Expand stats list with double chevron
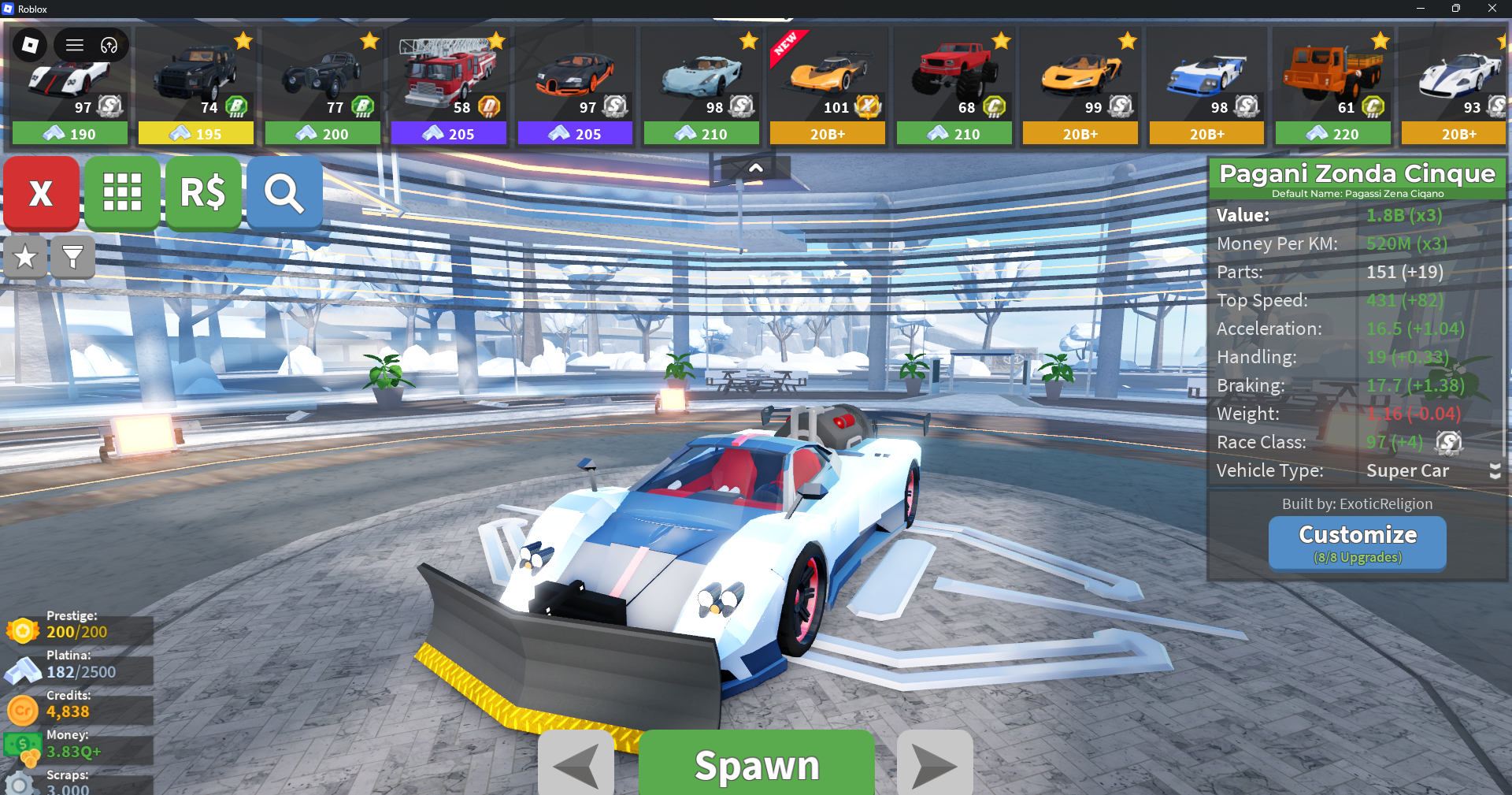This screenshot has height=795, width=1512. click(1495, 470)
